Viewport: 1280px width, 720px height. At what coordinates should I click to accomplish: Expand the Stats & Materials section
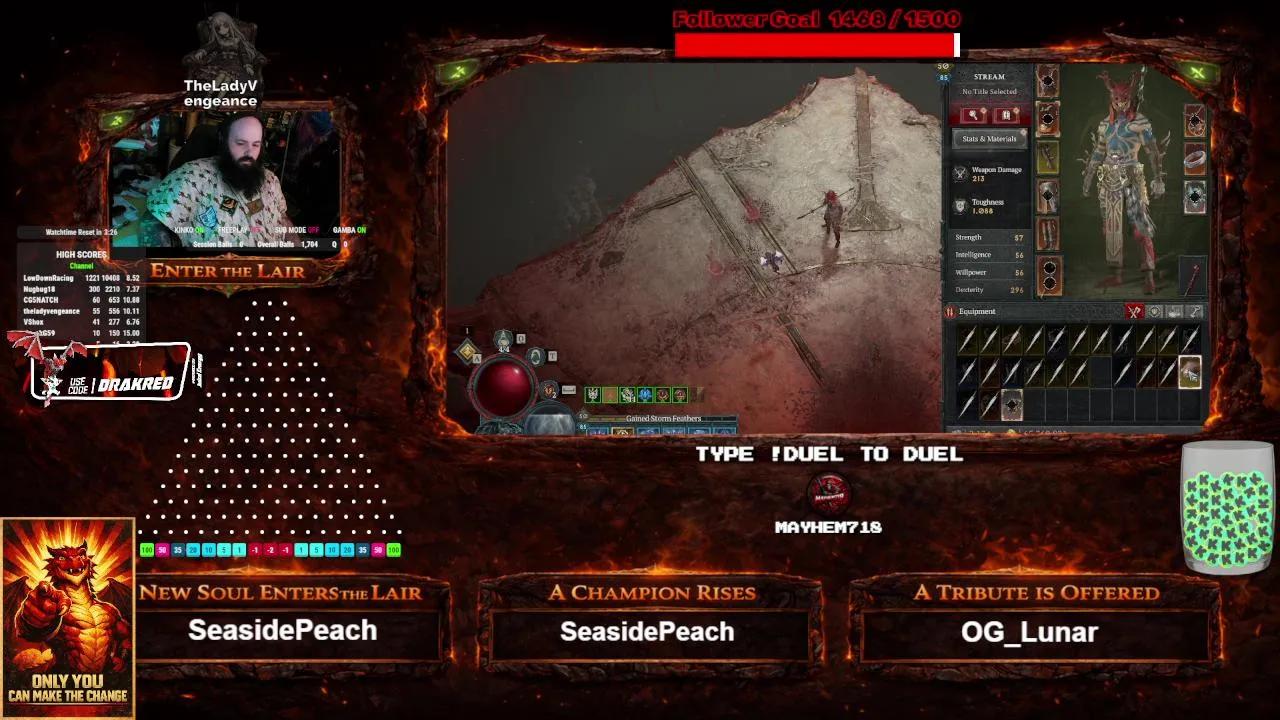point(990,138)
